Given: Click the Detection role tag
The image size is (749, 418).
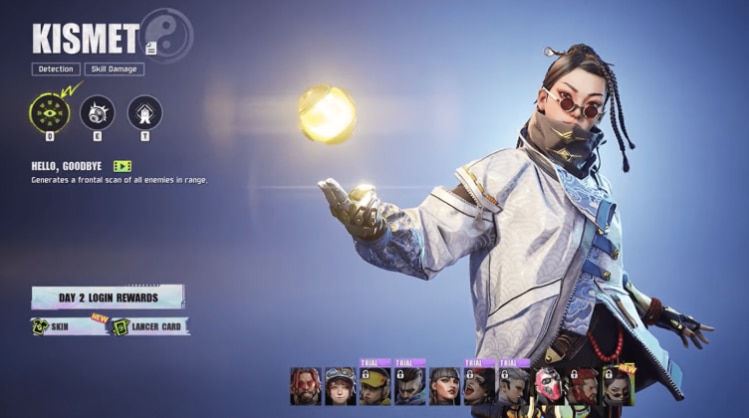Looking at the screenshot, I should [x=56, y=70].
